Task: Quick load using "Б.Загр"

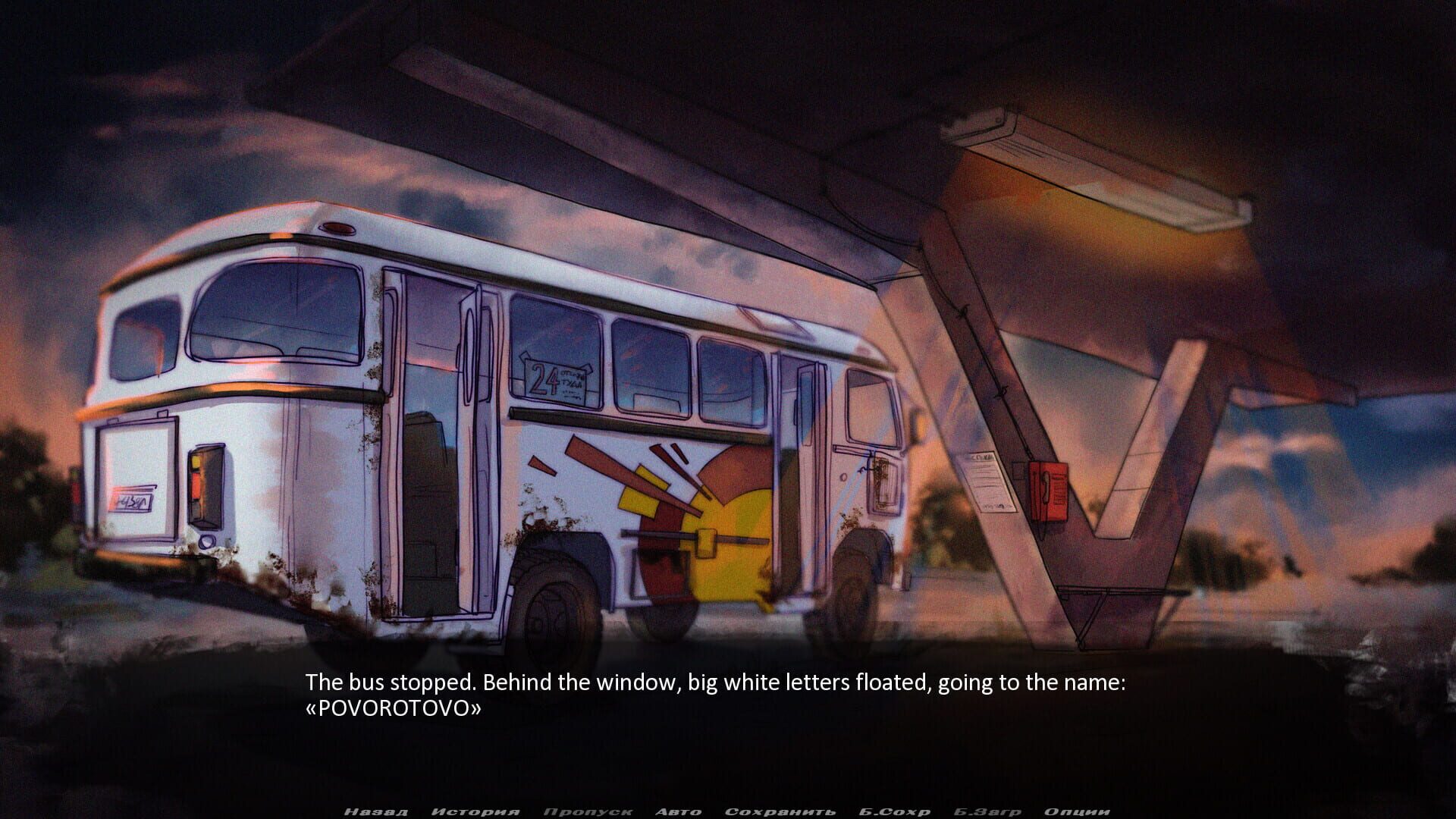Action: pos(986,811)
